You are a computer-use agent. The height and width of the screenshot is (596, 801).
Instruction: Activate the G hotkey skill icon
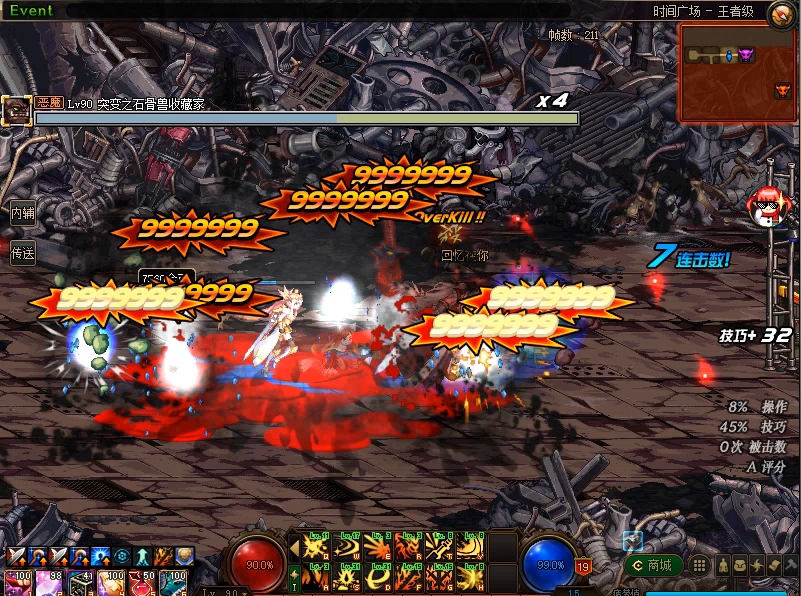click(x=440, y=579)
